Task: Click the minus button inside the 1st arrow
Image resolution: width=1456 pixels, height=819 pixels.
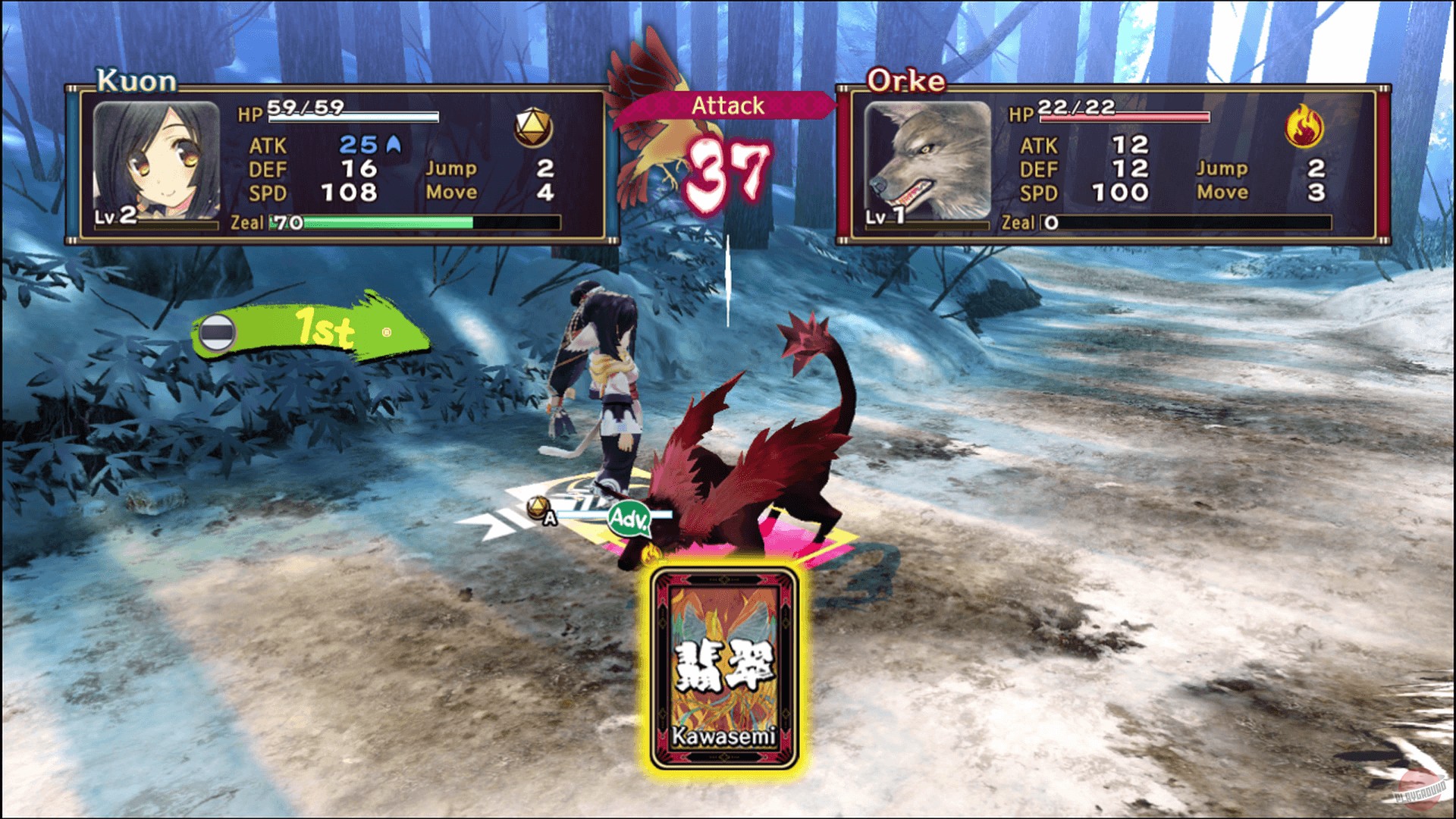Action: pos(219,331)
